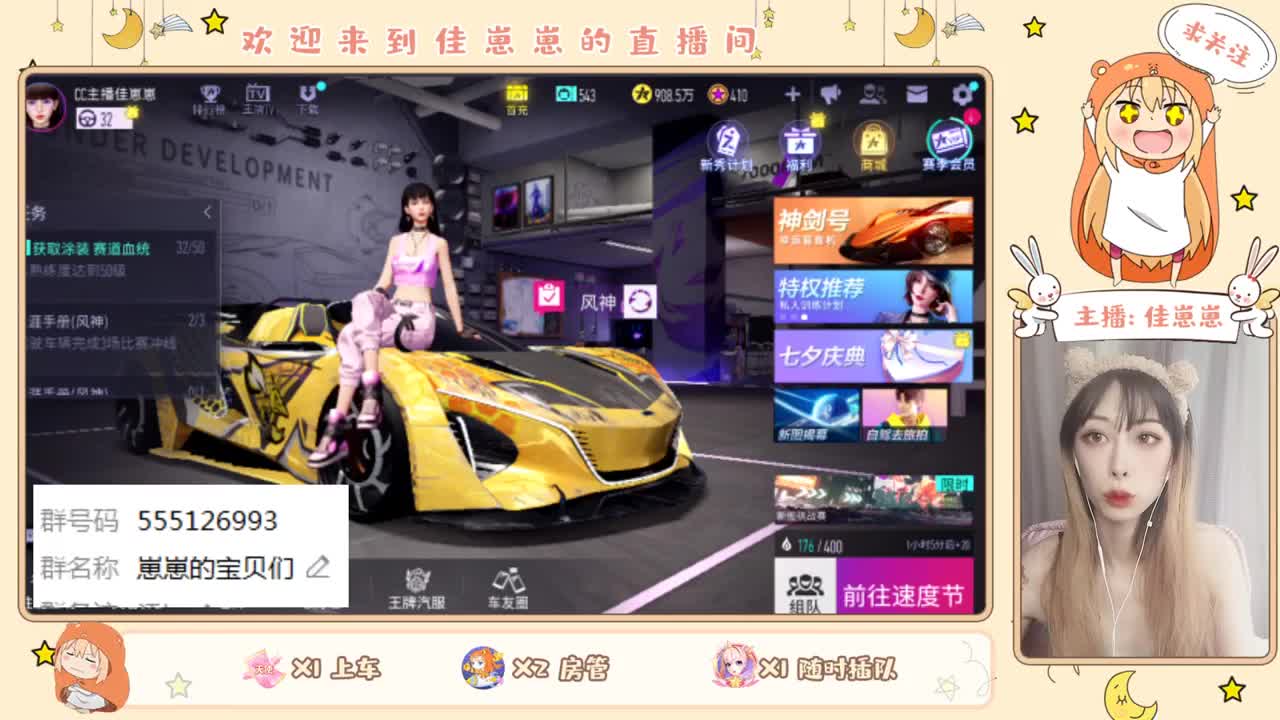1280x720 pixels.
Task: Open the friends icon in top bar
Action: pyautogui.click(x=873, y=95)
